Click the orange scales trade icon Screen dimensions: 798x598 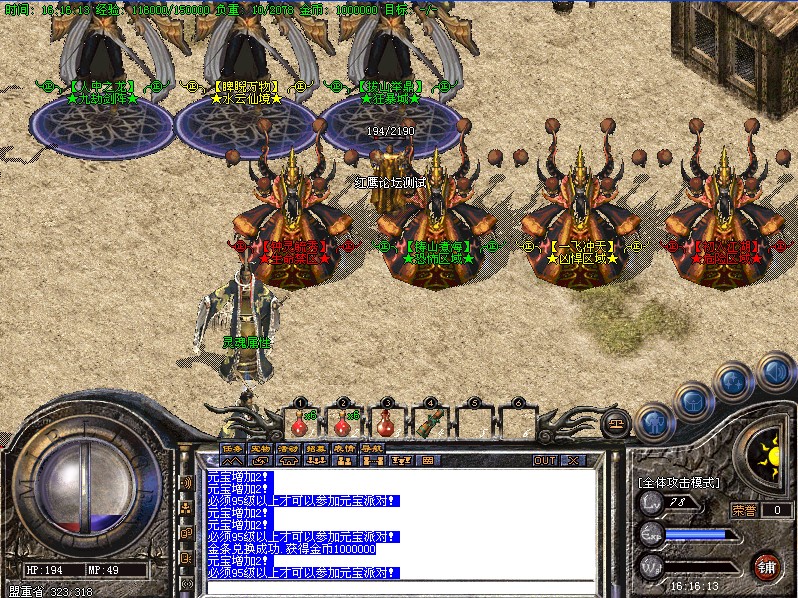615,424
